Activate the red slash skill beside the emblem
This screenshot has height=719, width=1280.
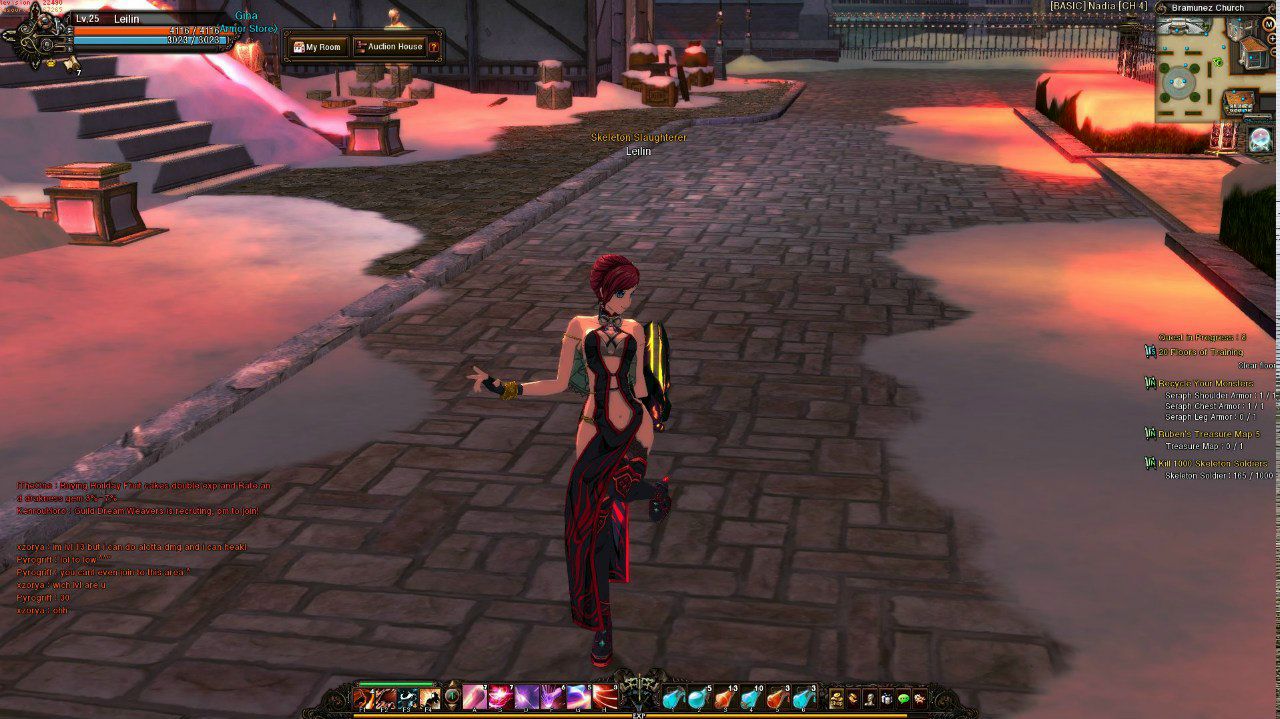point(604,698)
